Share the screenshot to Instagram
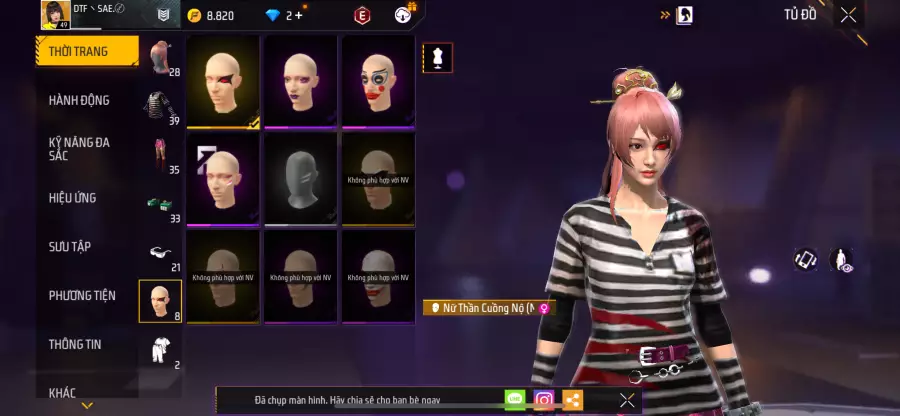This screenshot has height=416, width=900. click(x=544, y=400)
